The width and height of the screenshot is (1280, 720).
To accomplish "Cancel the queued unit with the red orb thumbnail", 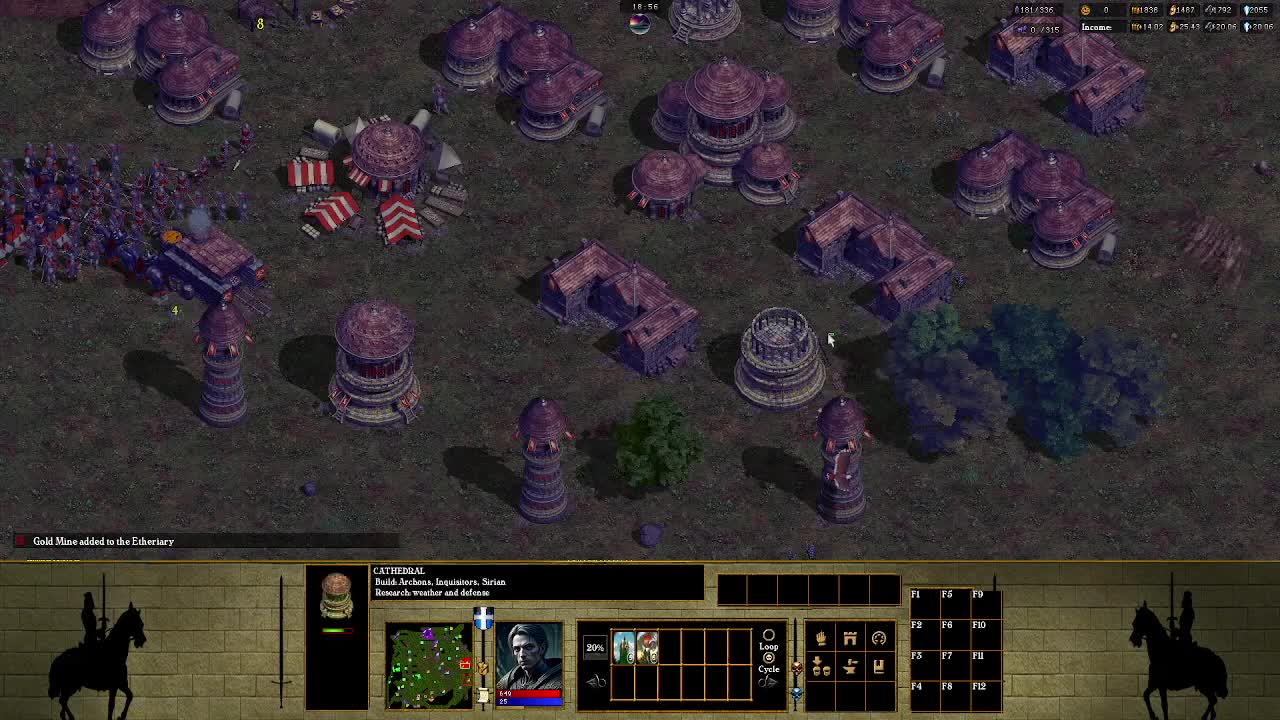I will tap(646, 646).
